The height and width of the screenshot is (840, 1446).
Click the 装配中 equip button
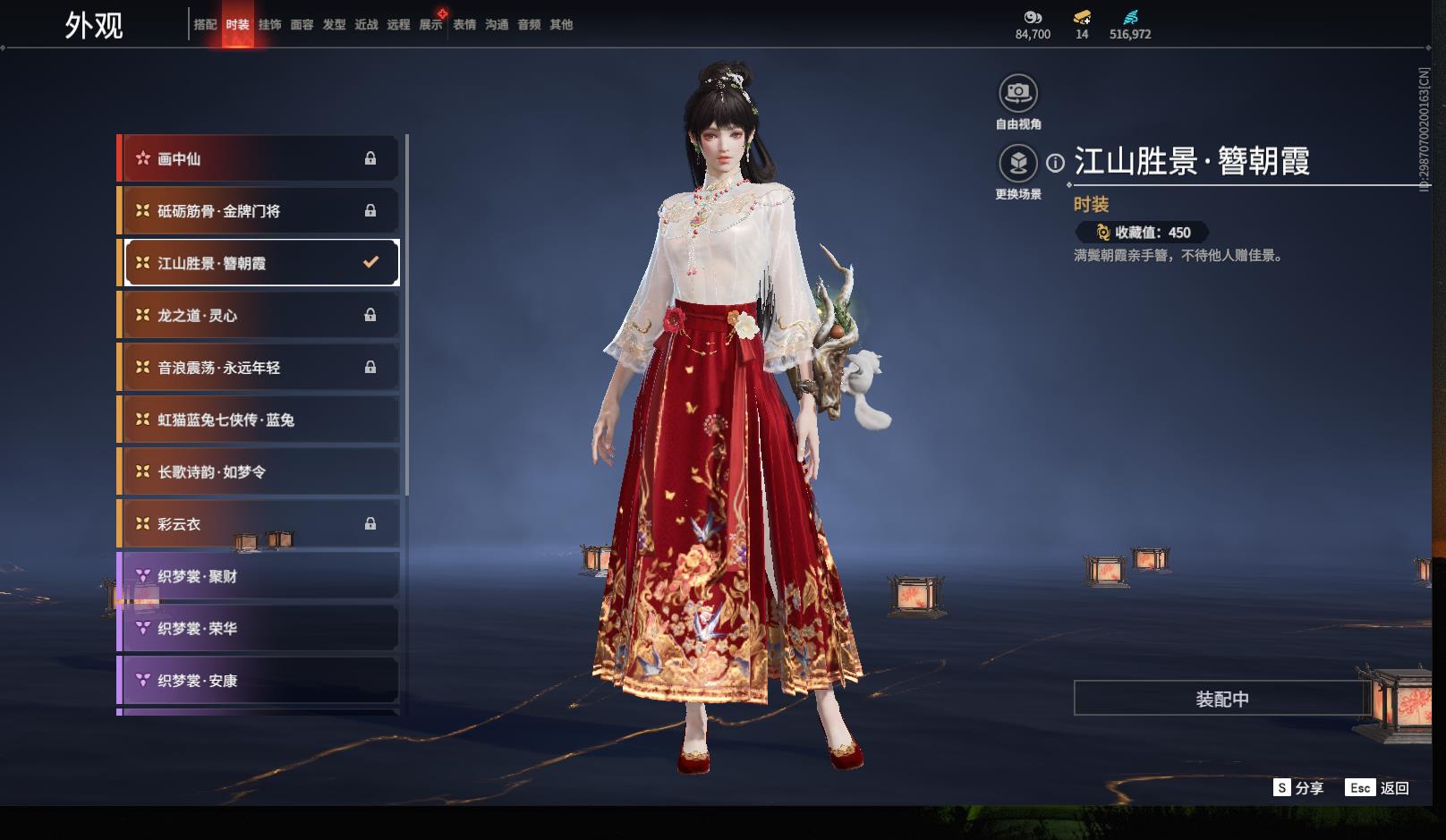(1221, 699)
